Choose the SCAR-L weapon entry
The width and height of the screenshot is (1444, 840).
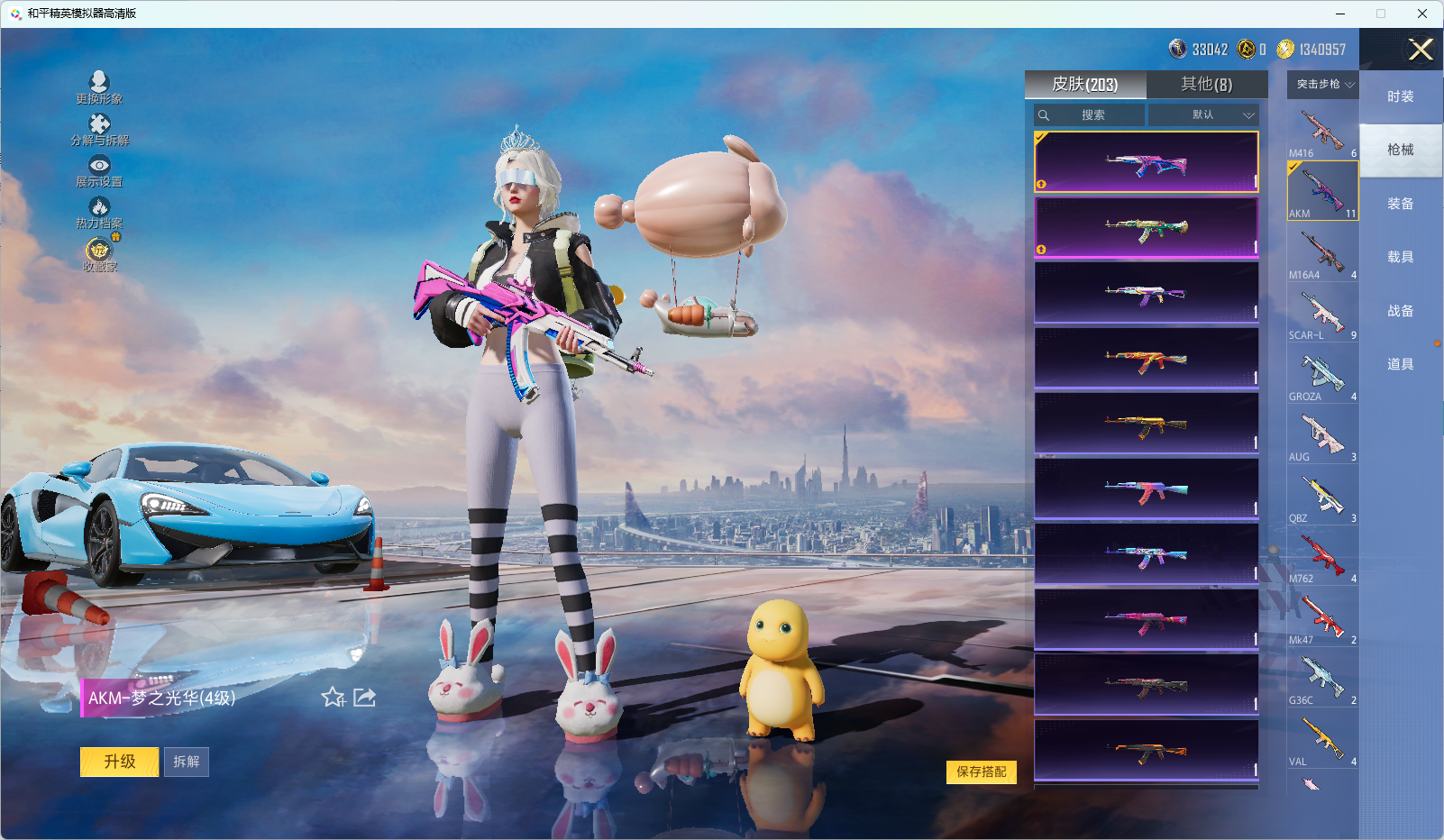1322,314
